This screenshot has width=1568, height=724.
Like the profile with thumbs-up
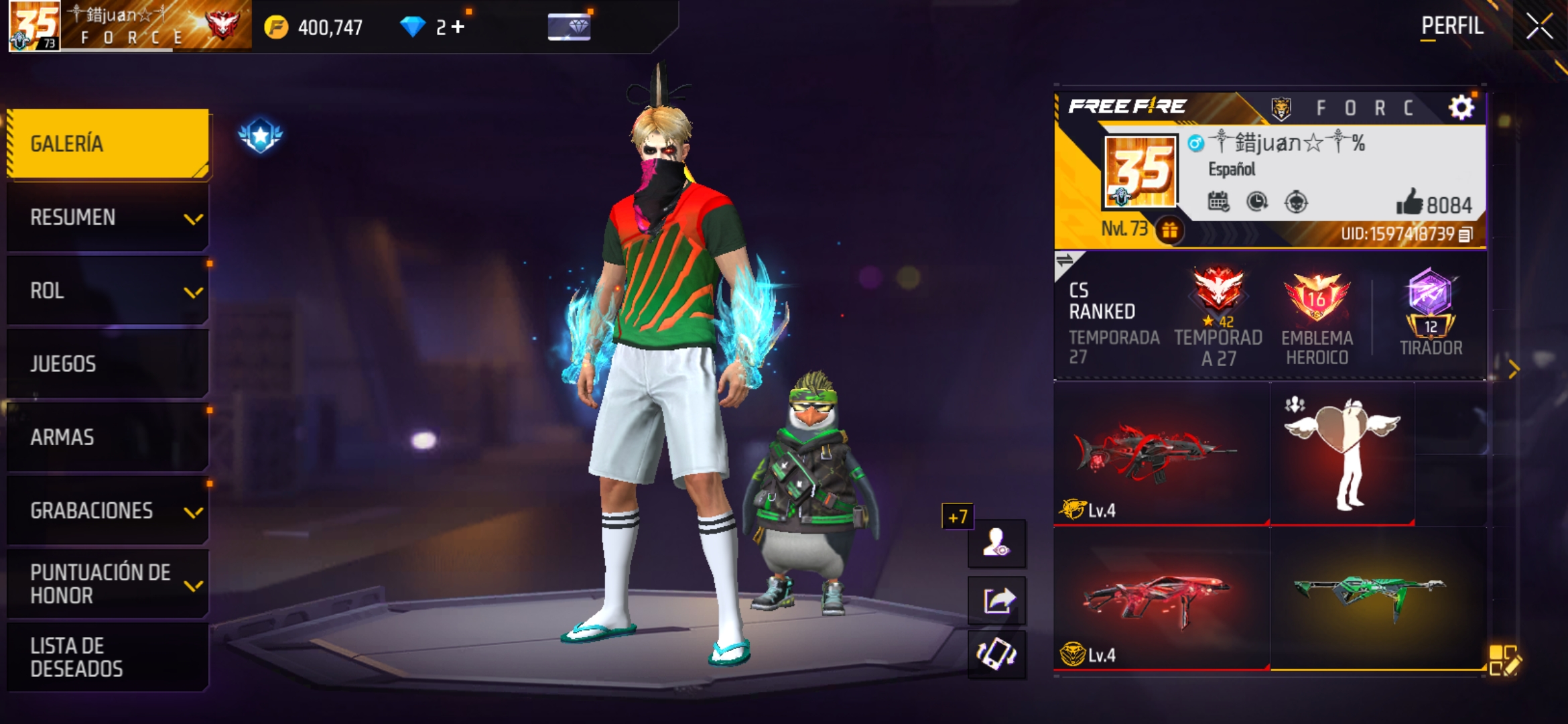coord(1410,202)
